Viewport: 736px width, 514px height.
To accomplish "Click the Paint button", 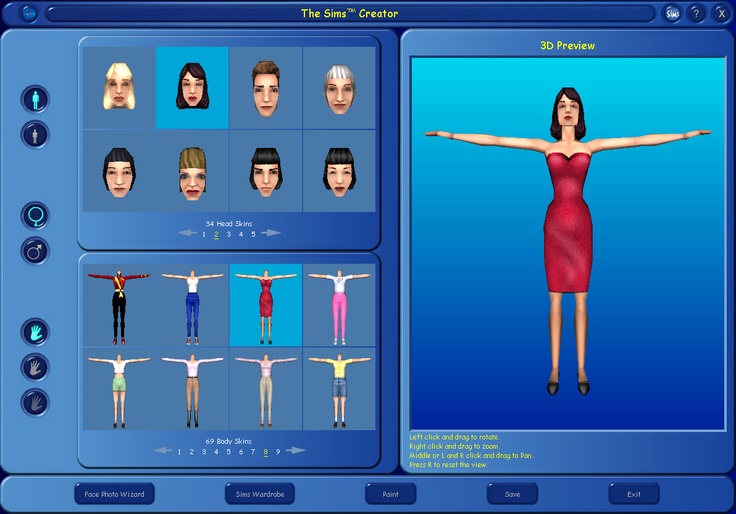I will coord(391,494).
